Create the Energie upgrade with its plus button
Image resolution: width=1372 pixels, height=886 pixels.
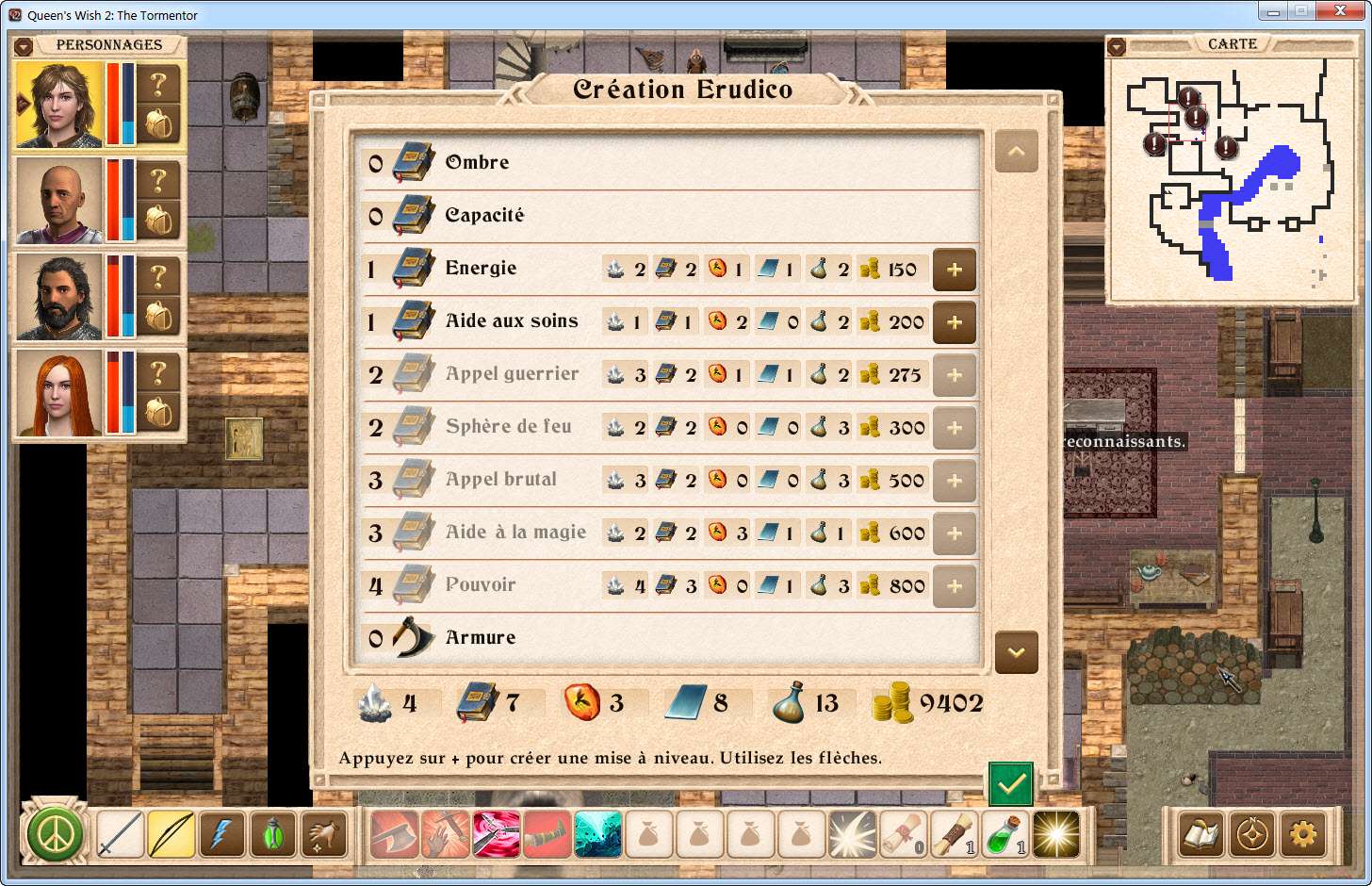pyautogui.click(x=954, y=270)
